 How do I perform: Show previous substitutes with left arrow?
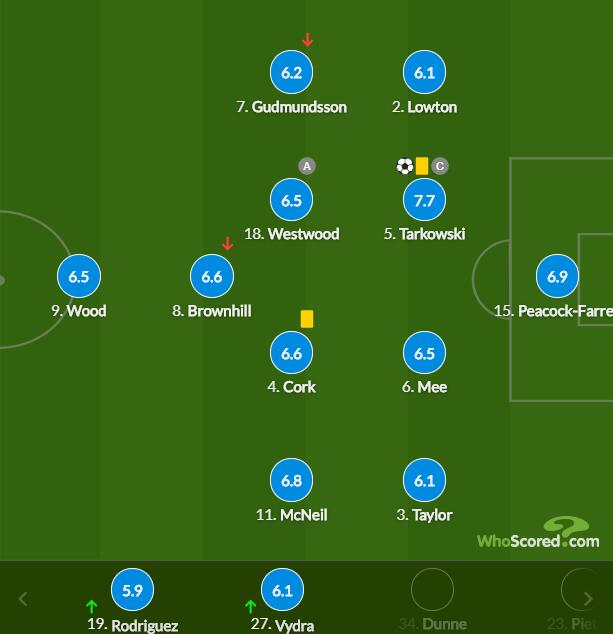pyautogui.click(x=23, y=599)
